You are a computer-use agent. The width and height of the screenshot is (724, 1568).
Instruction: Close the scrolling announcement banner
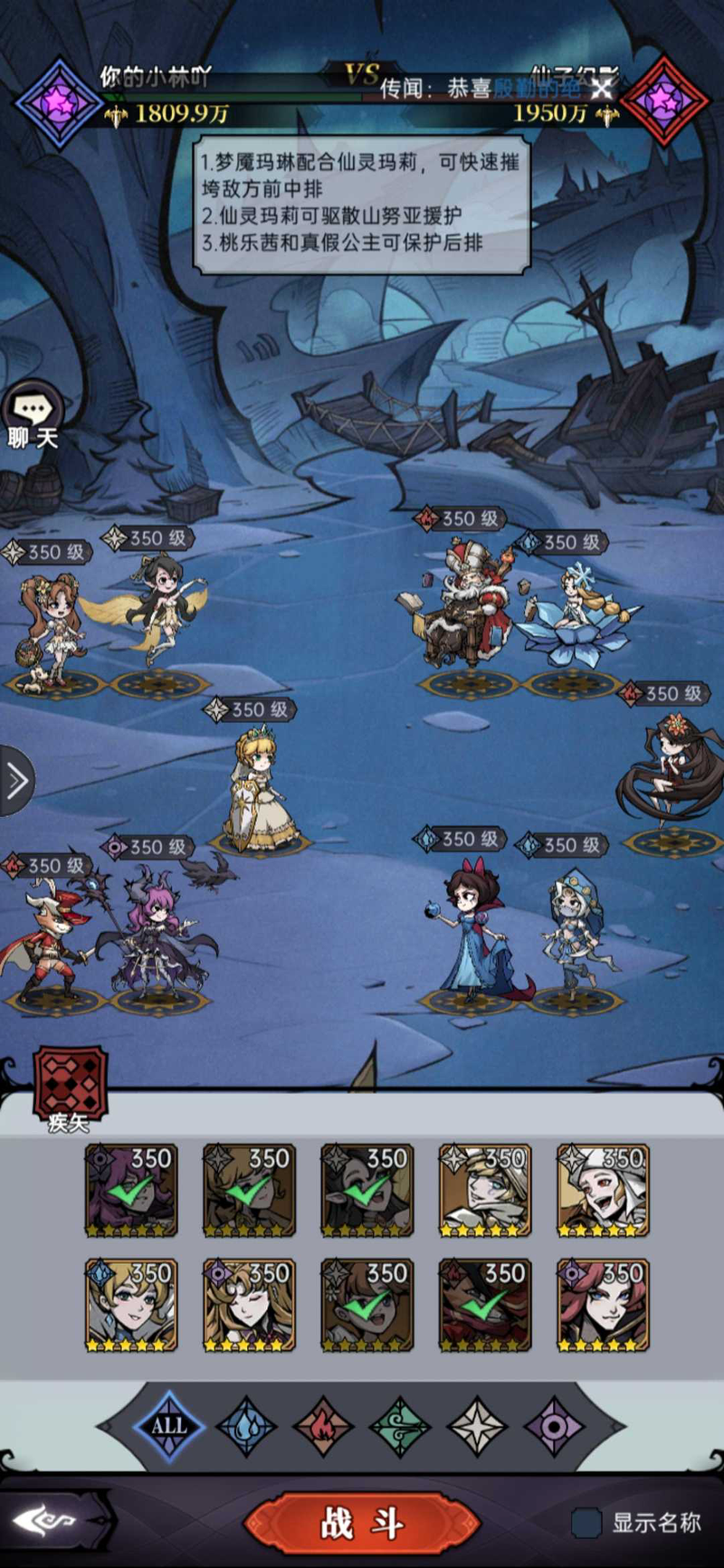point(602,88)
